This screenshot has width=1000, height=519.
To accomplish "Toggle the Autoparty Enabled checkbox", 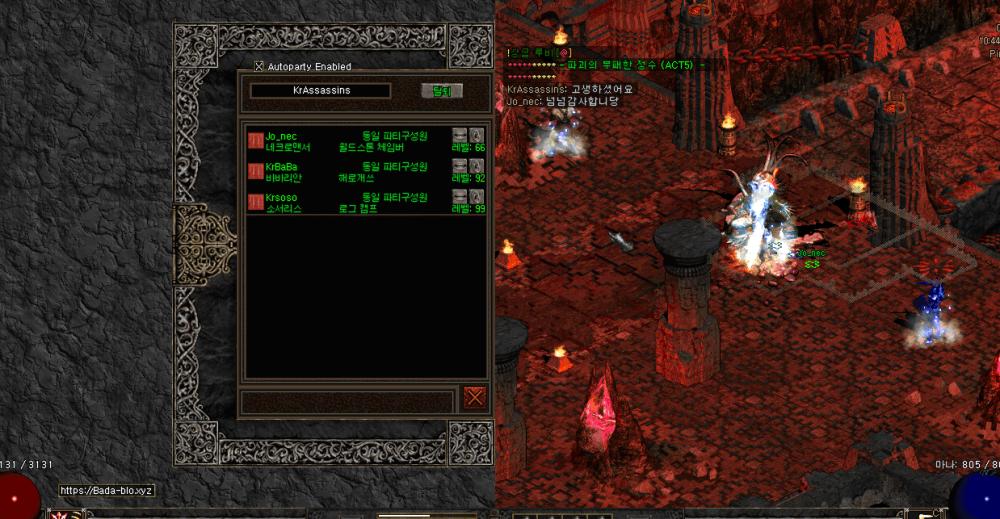I will coord(259,67).
